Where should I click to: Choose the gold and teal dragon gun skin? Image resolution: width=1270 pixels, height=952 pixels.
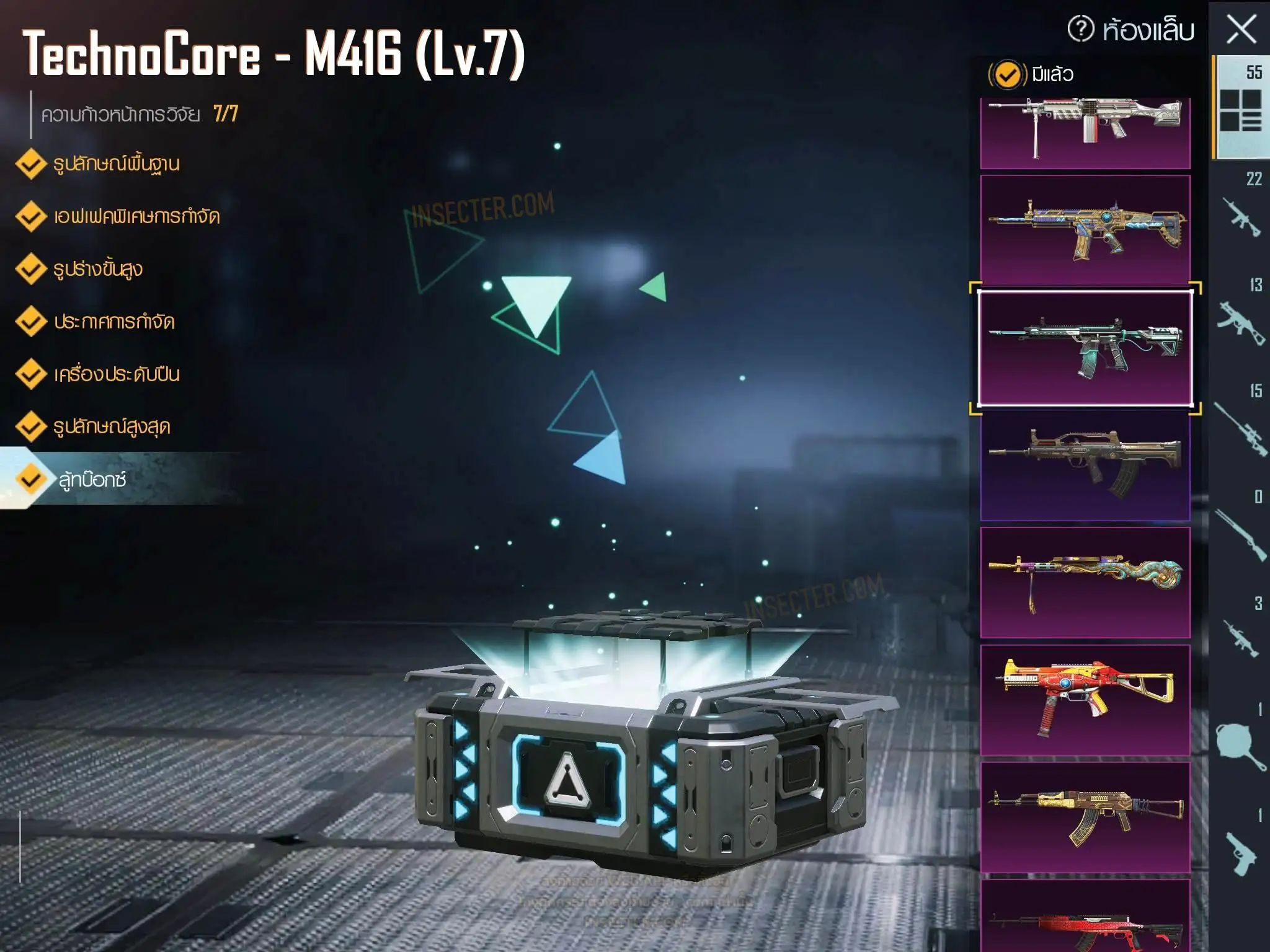[x=1085, y=583]
